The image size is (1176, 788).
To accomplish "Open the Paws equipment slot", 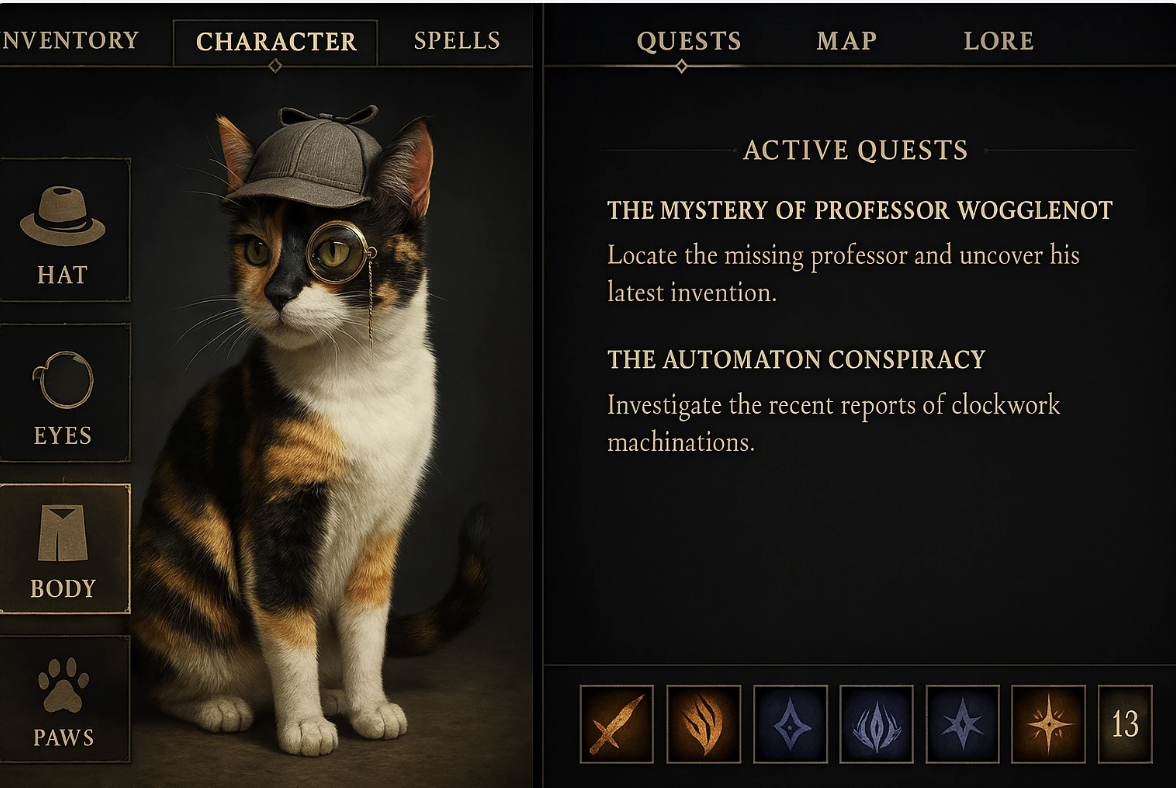I will pos(63,700).
